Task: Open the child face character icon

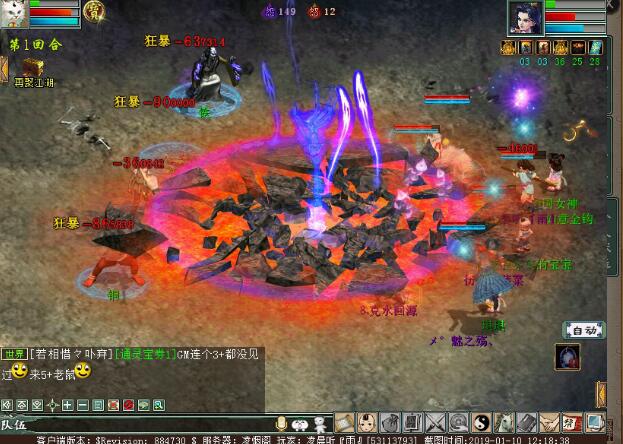Action: pyautogui.click(x=367, y=423)
